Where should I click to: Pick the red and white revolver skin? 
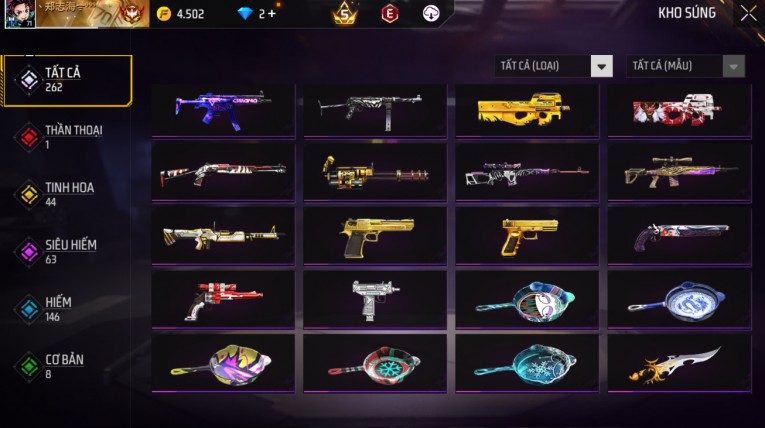[x=223, y=298]
